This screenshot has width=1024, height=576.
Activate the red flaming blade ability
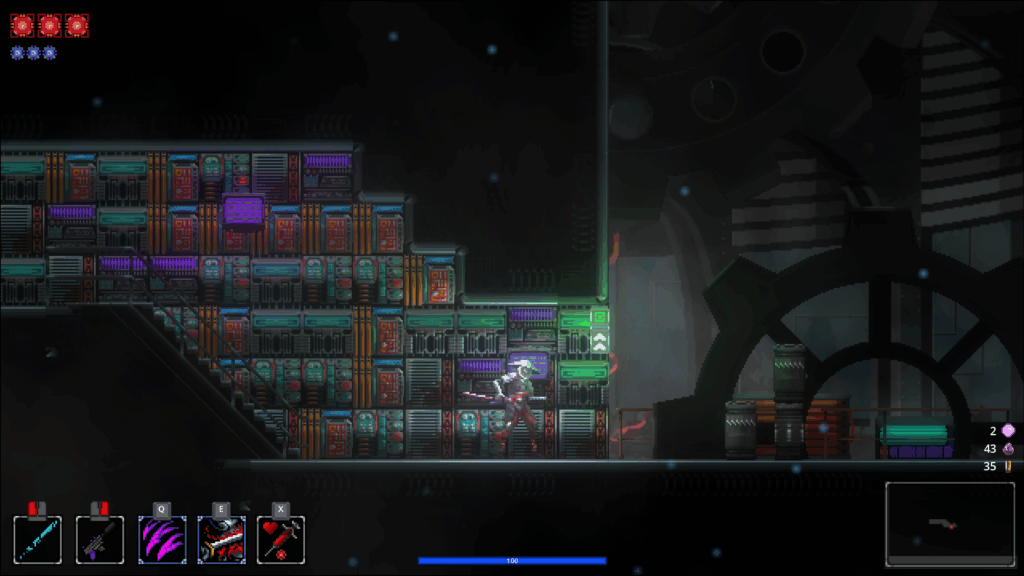(x=221, y=539)
